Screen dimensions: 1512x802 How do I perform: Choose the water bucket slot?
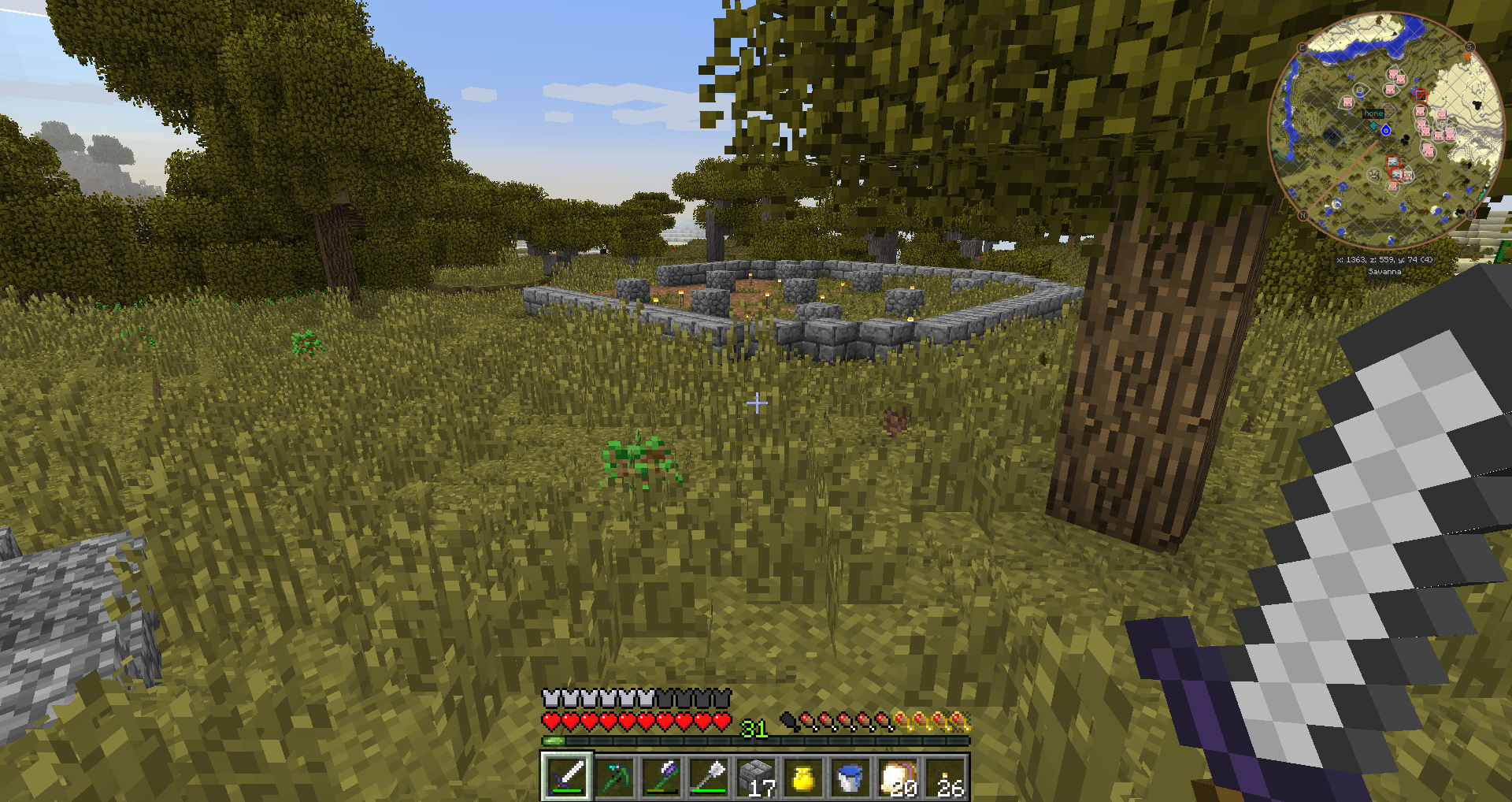pos(850,777)
